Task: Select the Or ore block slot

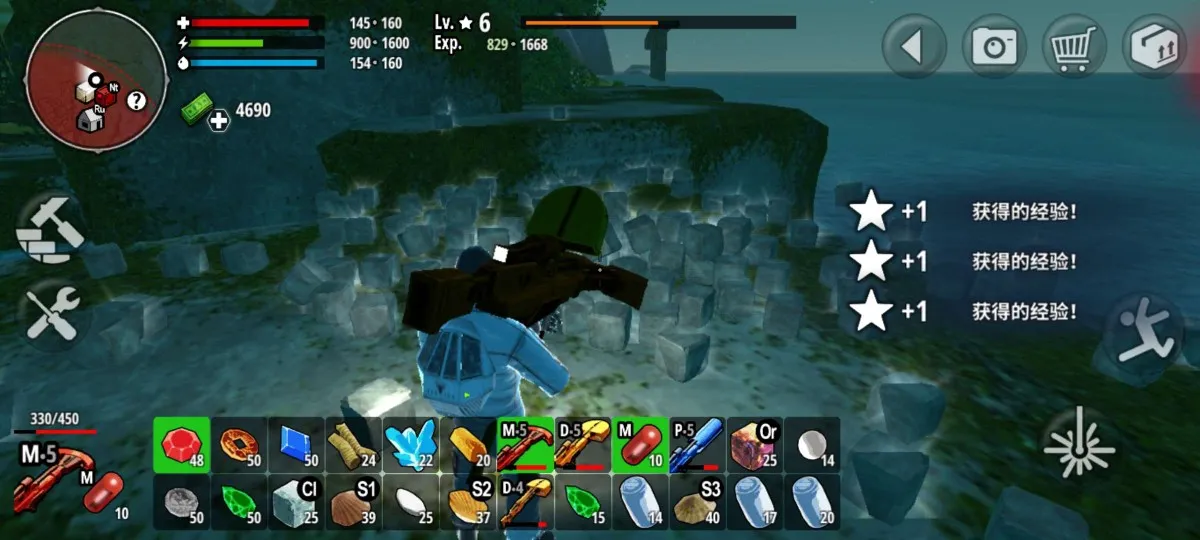Action: point(754,444)
